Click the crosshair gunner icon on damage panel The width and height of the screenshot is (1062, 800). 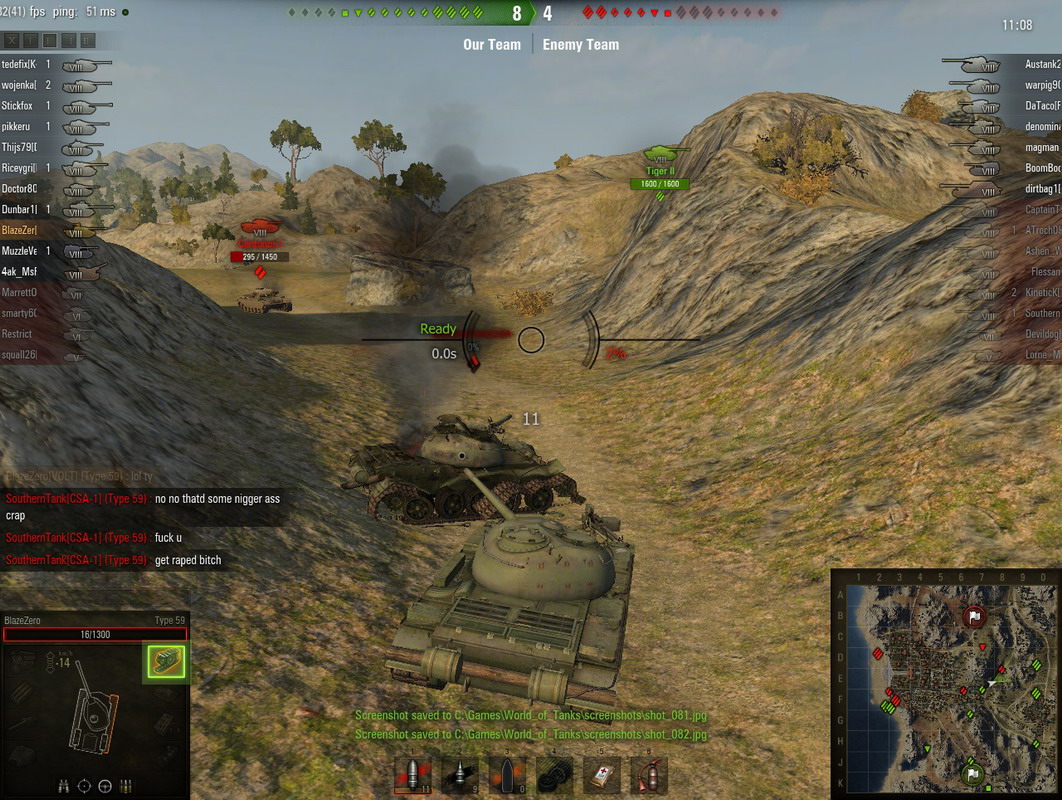coord(84,785)
